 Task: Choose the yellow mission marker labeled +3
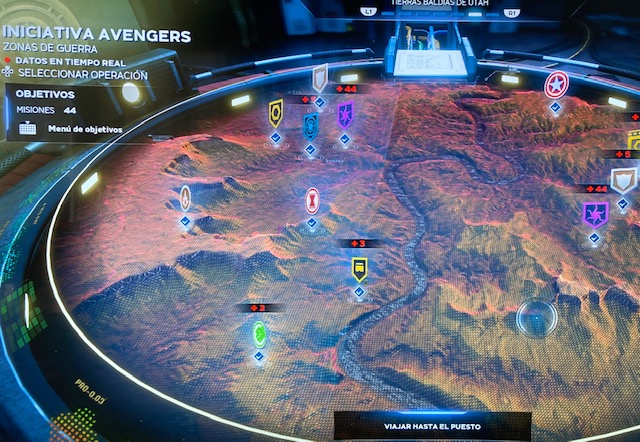[359, 268]
